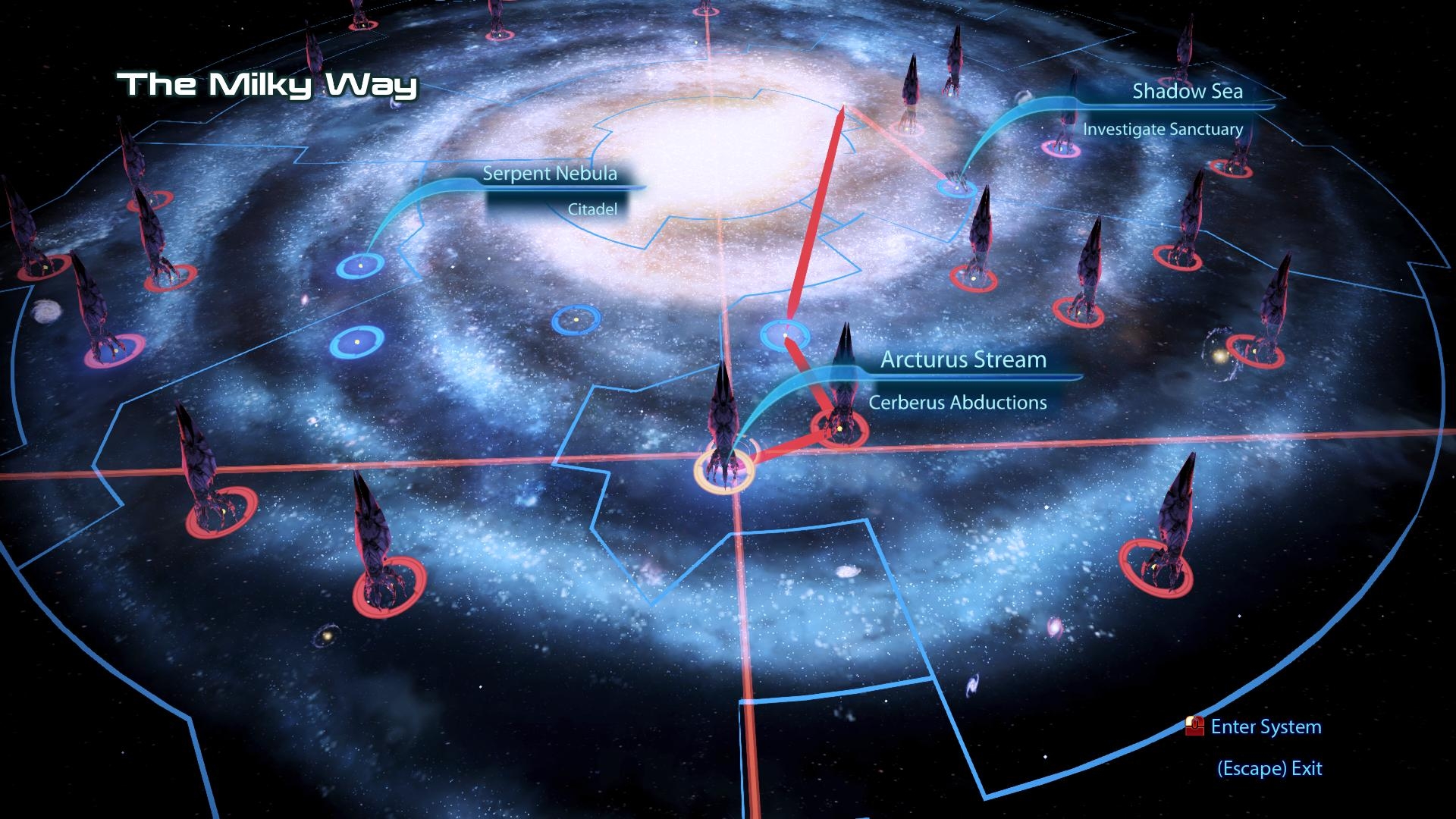
Task: Click the Enter System red icon
Action: point(1196,726)
